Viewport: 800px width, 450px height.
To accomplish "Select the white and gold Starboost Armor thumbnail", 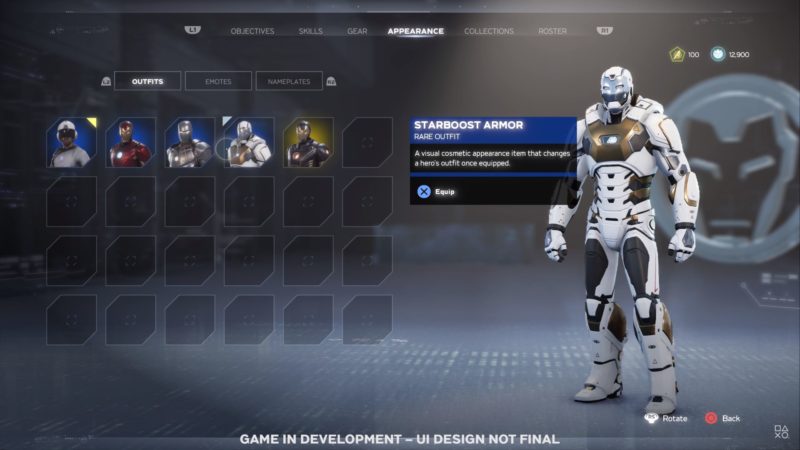I will click(248, 142).
